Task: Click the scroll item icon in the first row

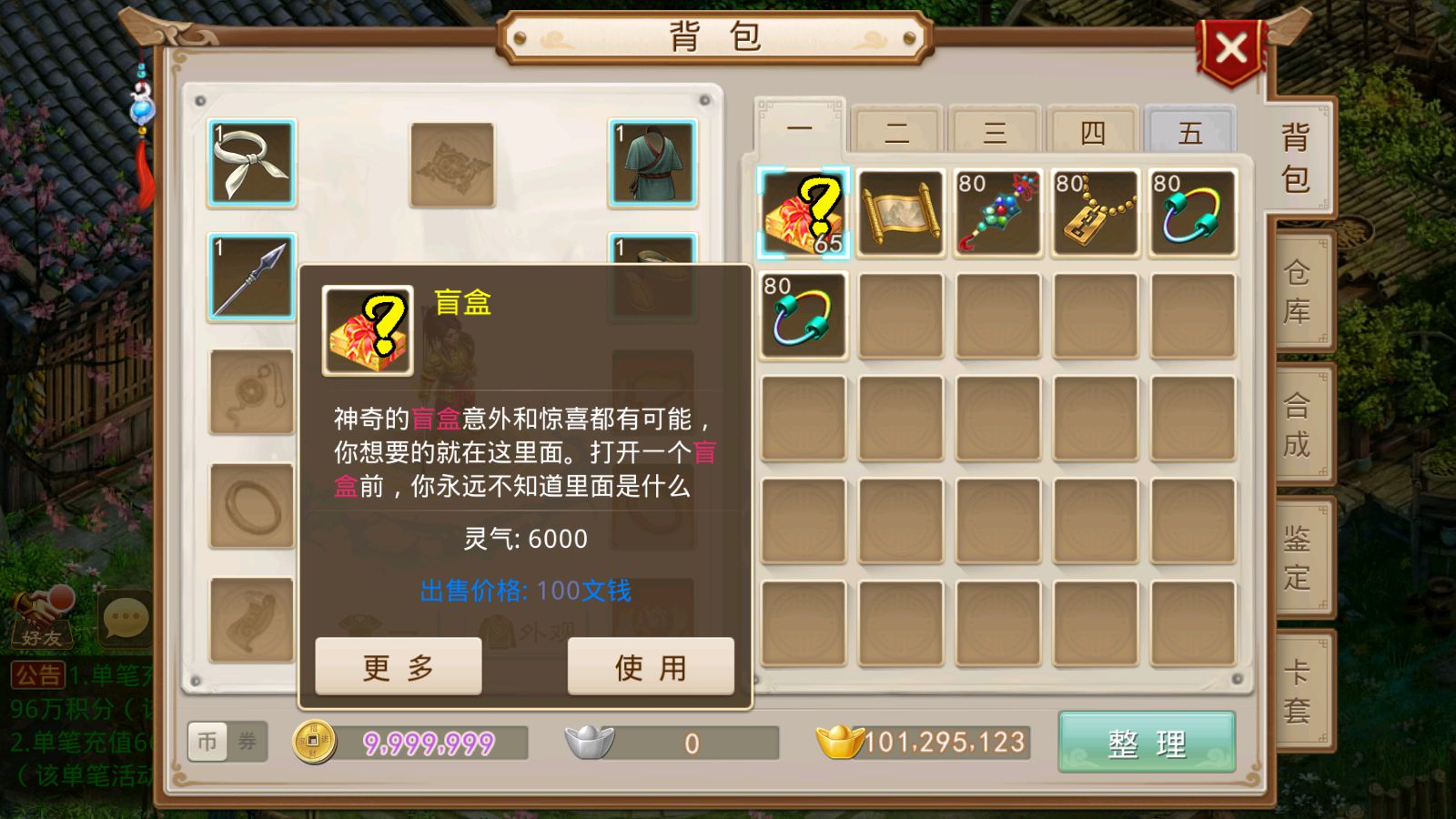Action: (902, 212)
